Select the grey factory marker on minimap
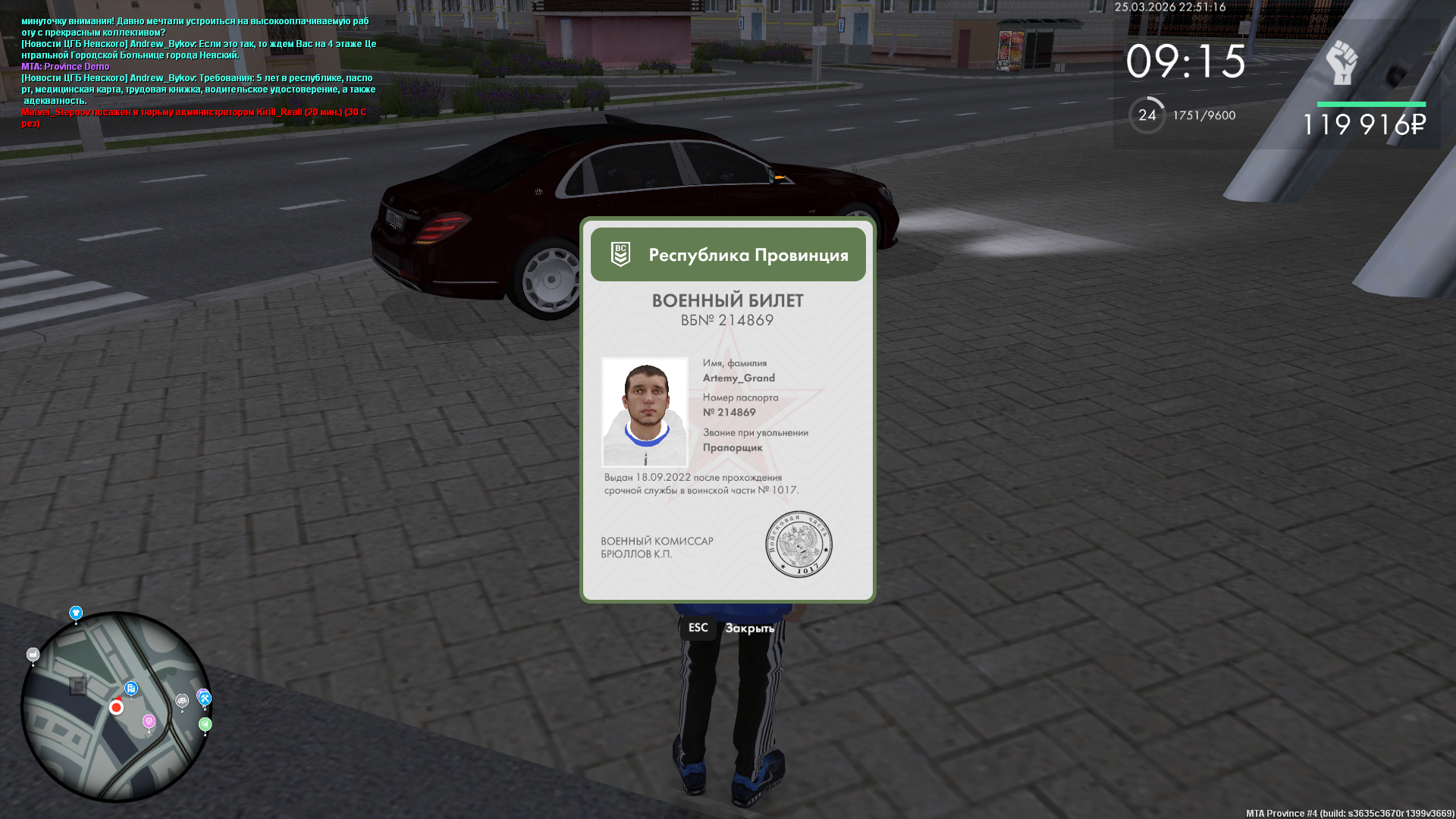Image resolution: width=1456 pixels, height=819 pixels. coord(33,654)
